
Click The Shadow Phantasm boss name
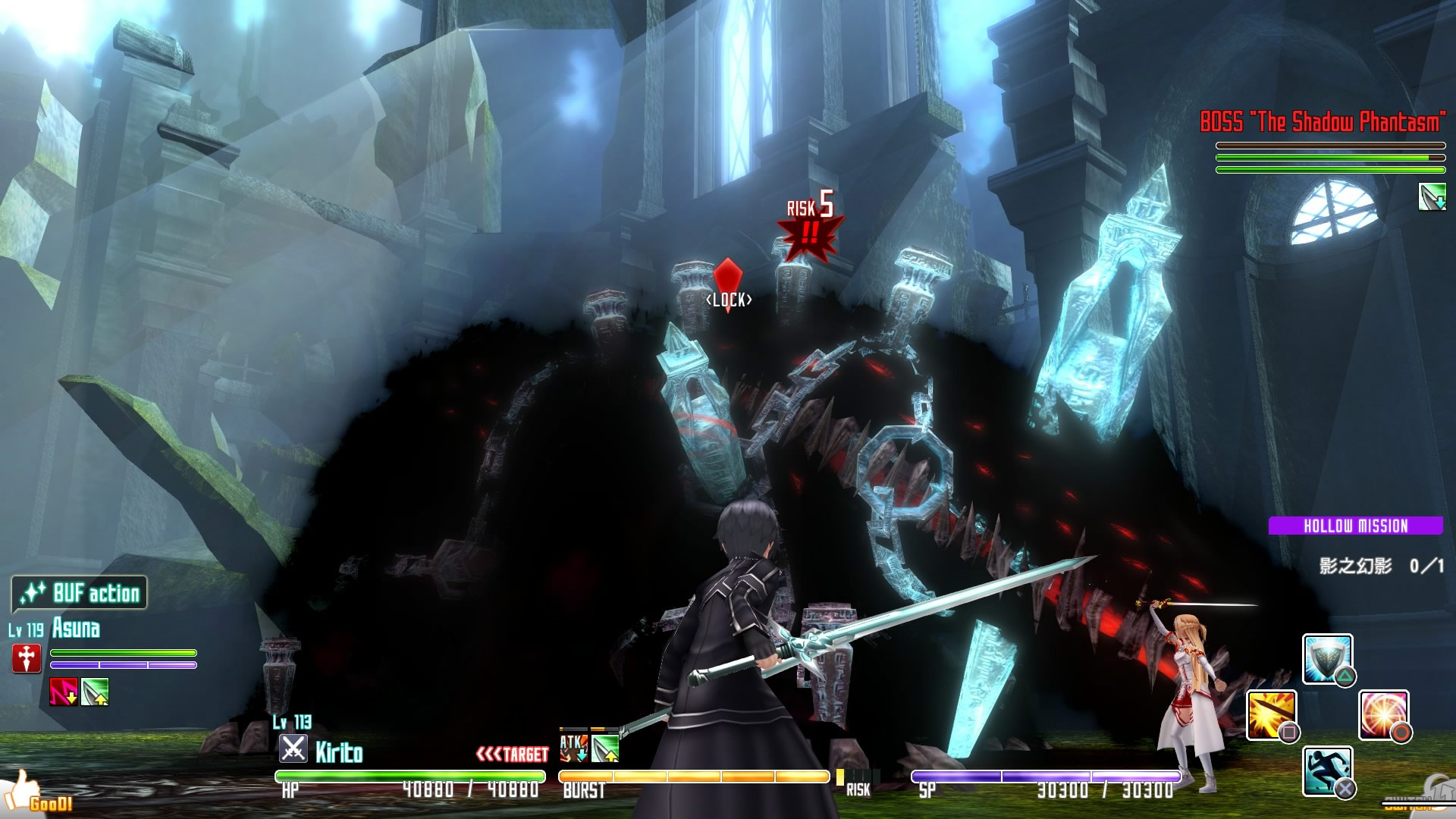tap(1323, 121)
